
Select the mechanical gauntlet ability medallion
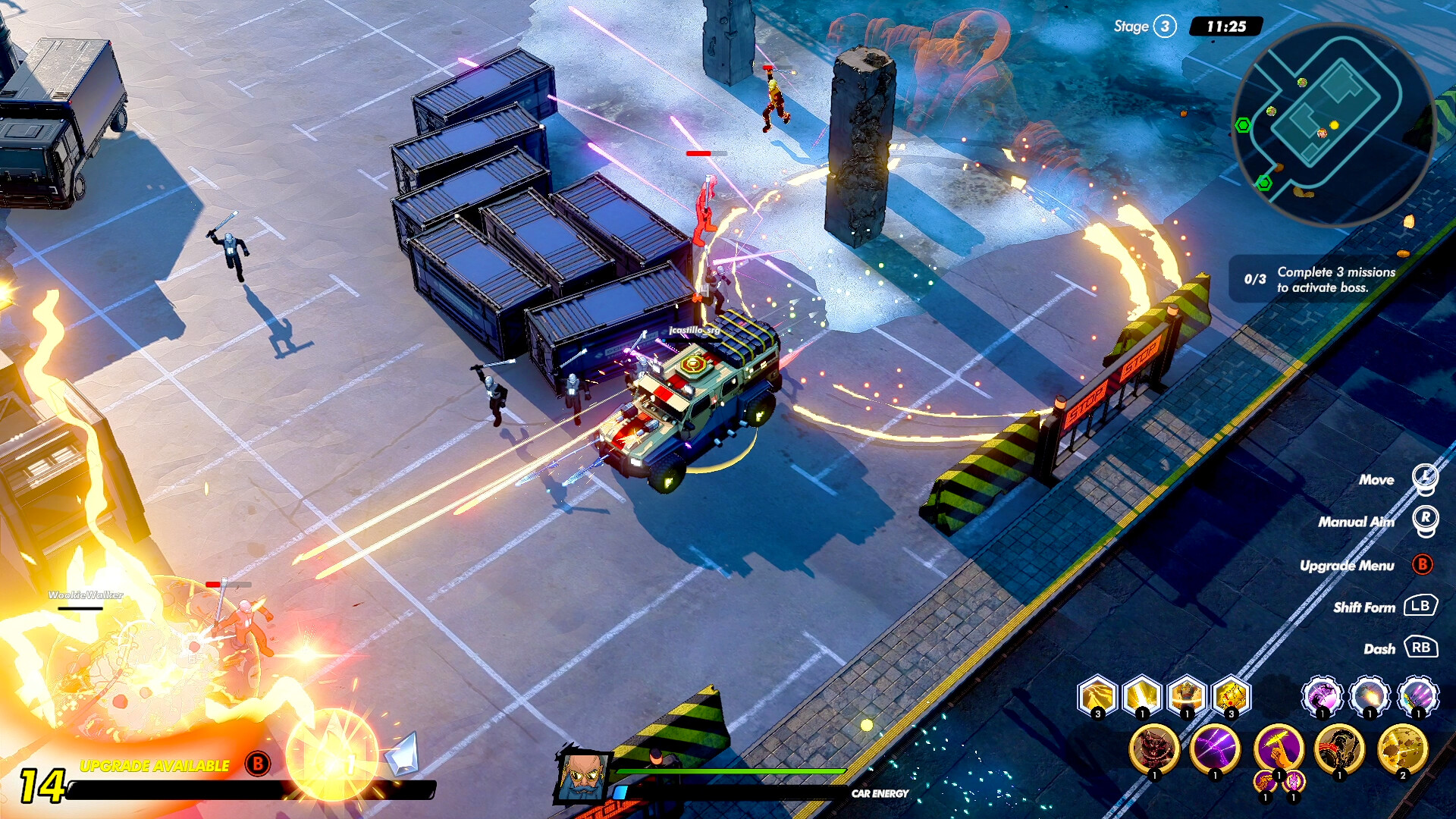click(x=1339, y=754)
